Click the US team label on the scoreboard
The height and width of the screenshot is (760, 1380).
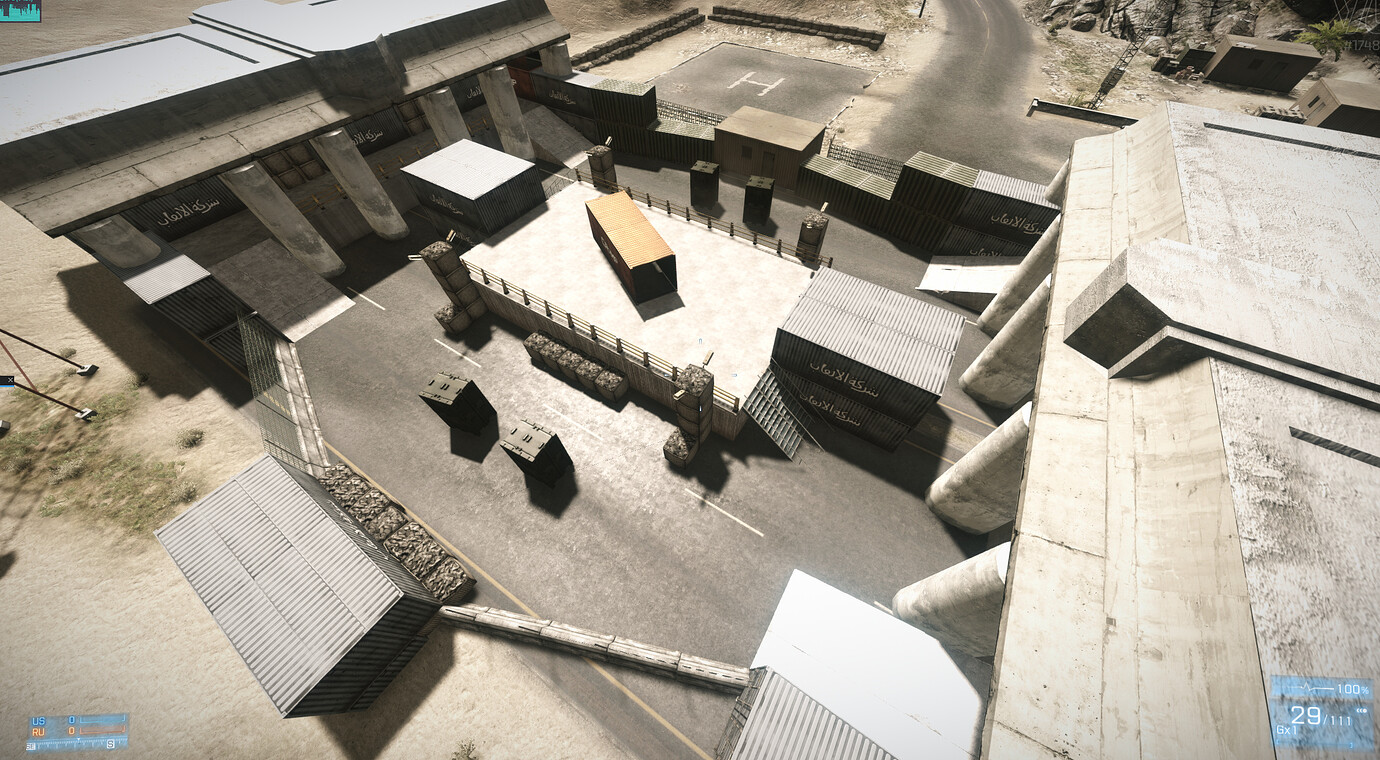pyautogui.click(x=37, y=720)
